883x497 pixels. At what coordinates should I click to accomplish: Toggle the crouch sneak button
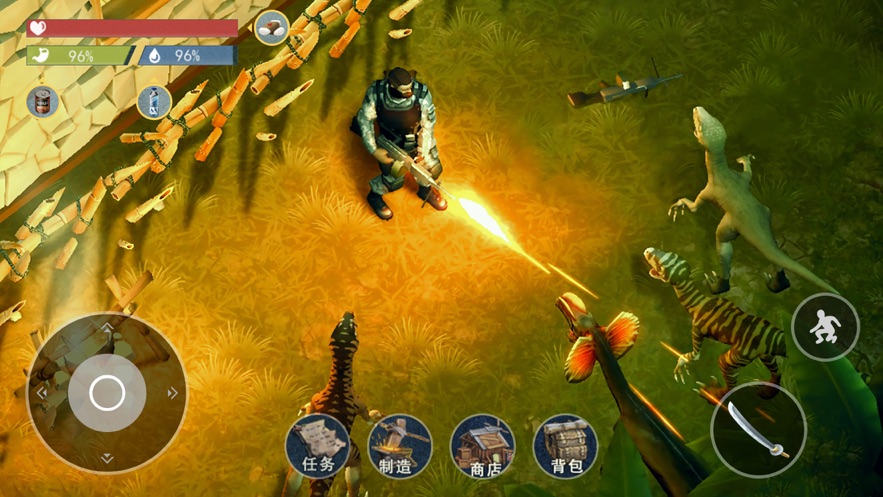pyautogui.click(x=825, y=327)
